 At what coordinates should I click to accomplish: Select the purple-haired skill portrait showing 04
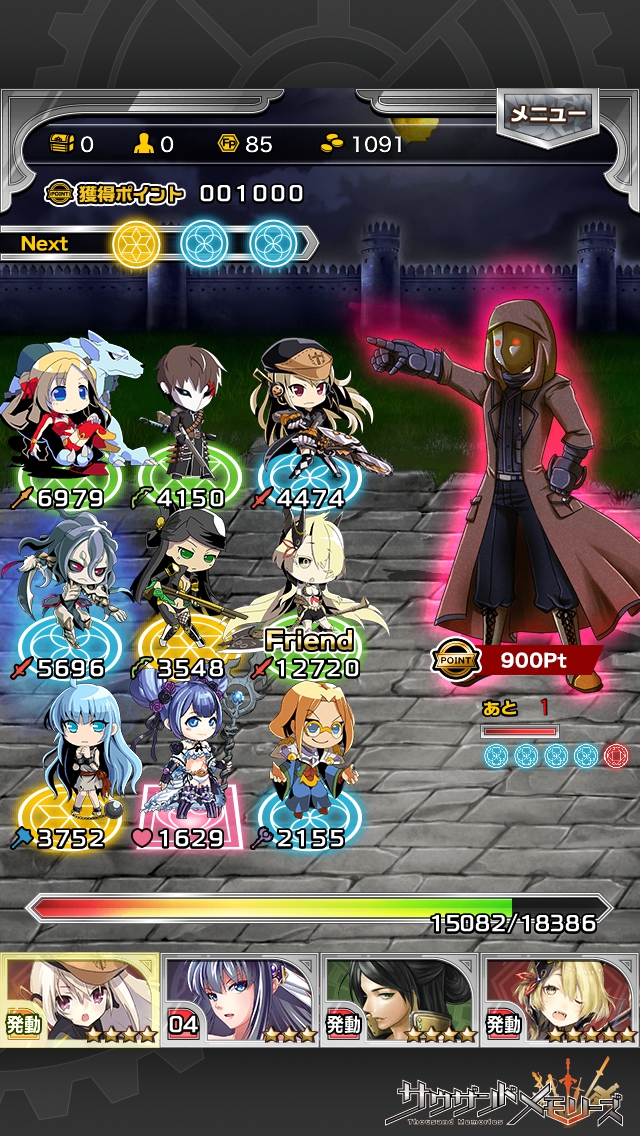click(240, 999)
